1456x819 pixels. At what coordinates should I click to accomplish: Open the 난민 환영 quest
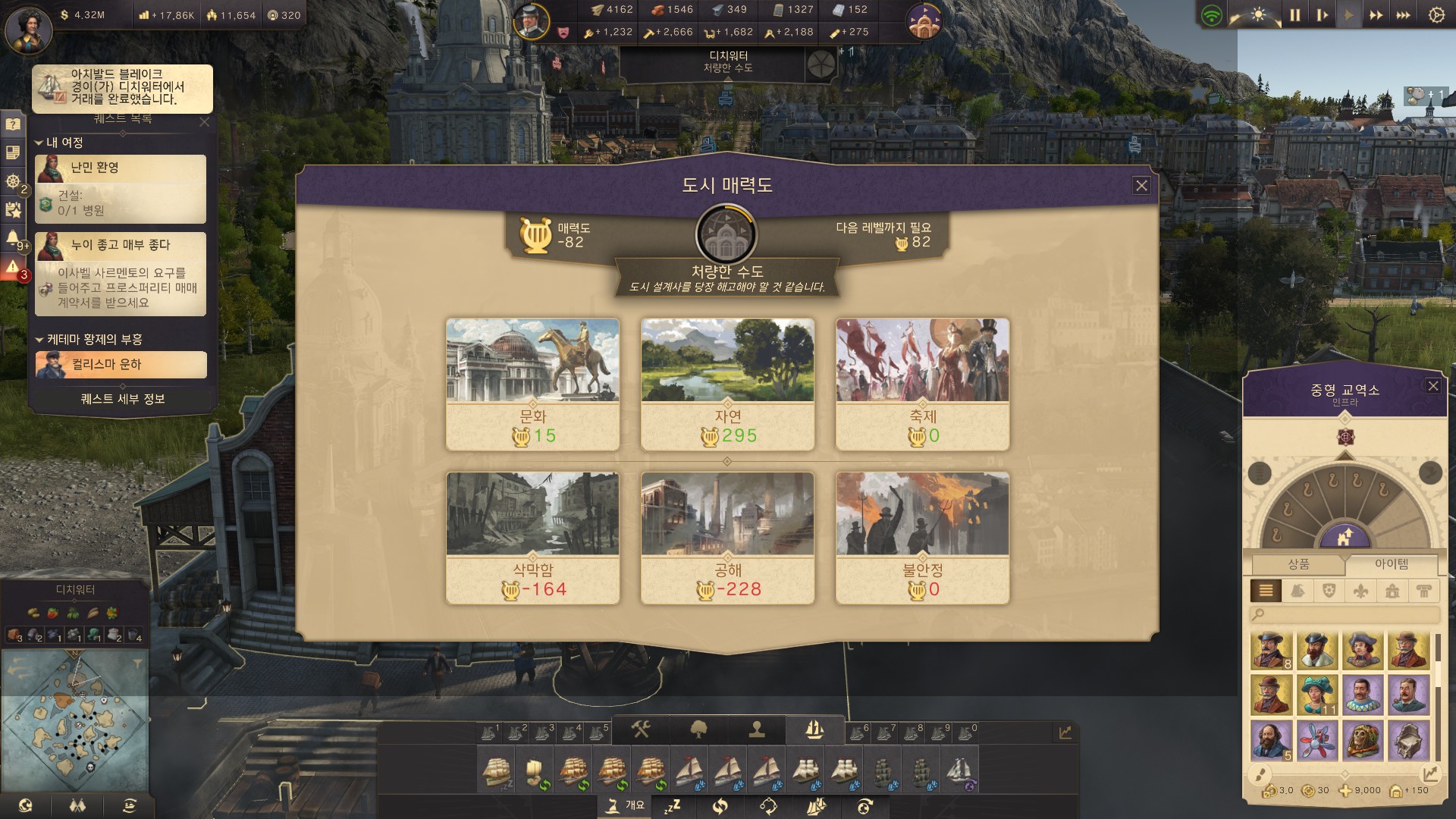pyautogui.click(x=121, y=189)
